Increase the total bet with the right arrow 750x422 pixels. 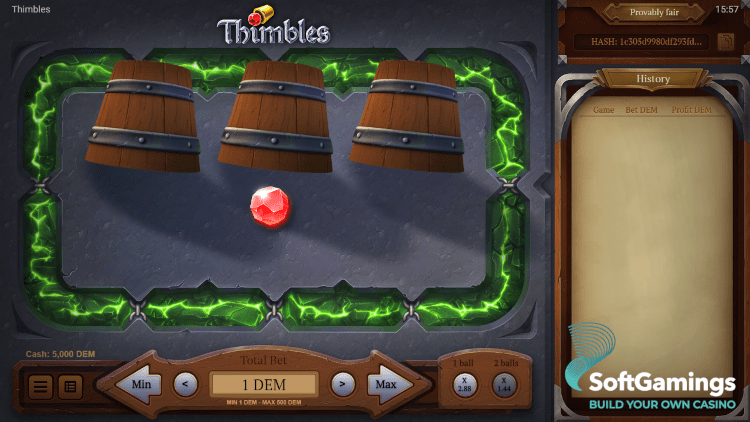click(x=342, y=383)
